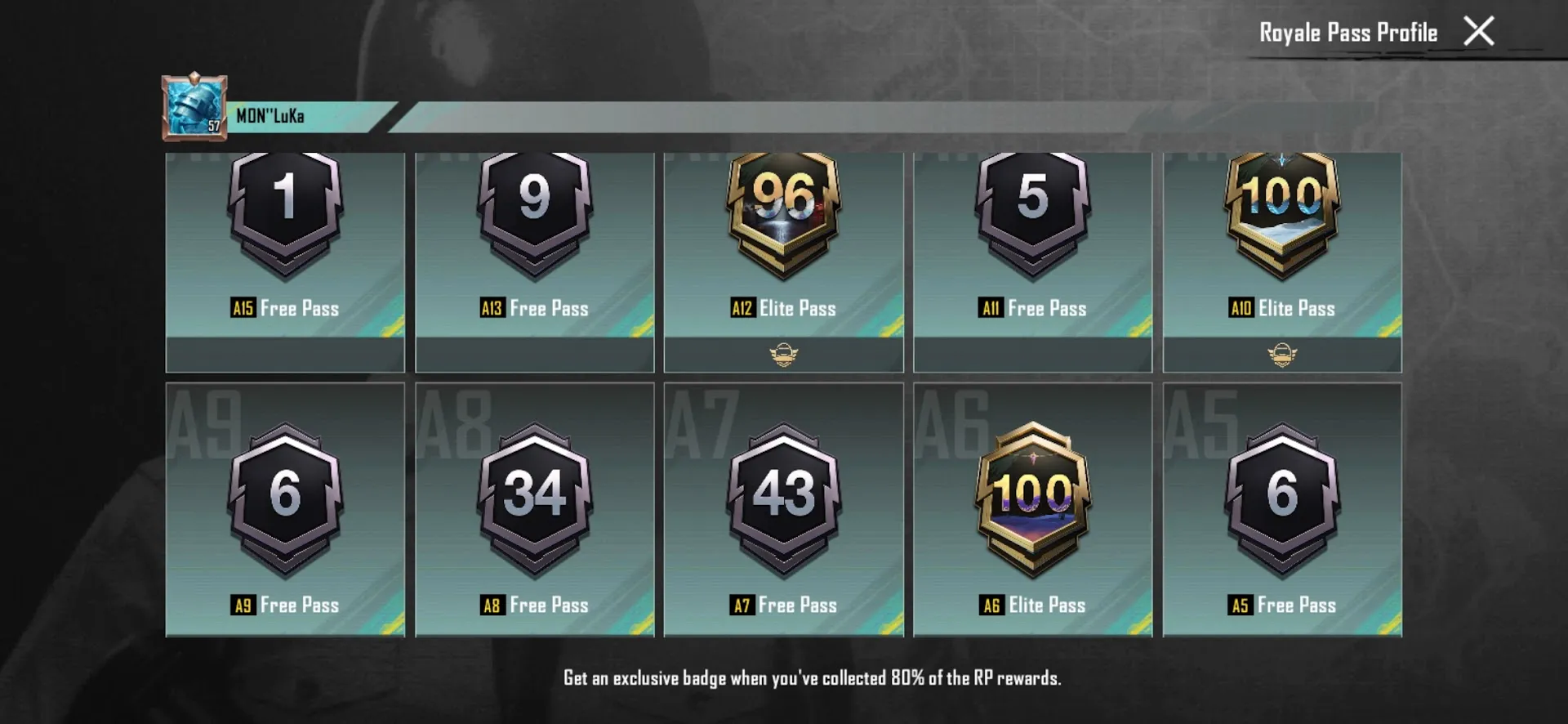Click the A15 season label tag
This screenshot has height=724, width=1568.
pyautogui.click(x=243, y=308)
